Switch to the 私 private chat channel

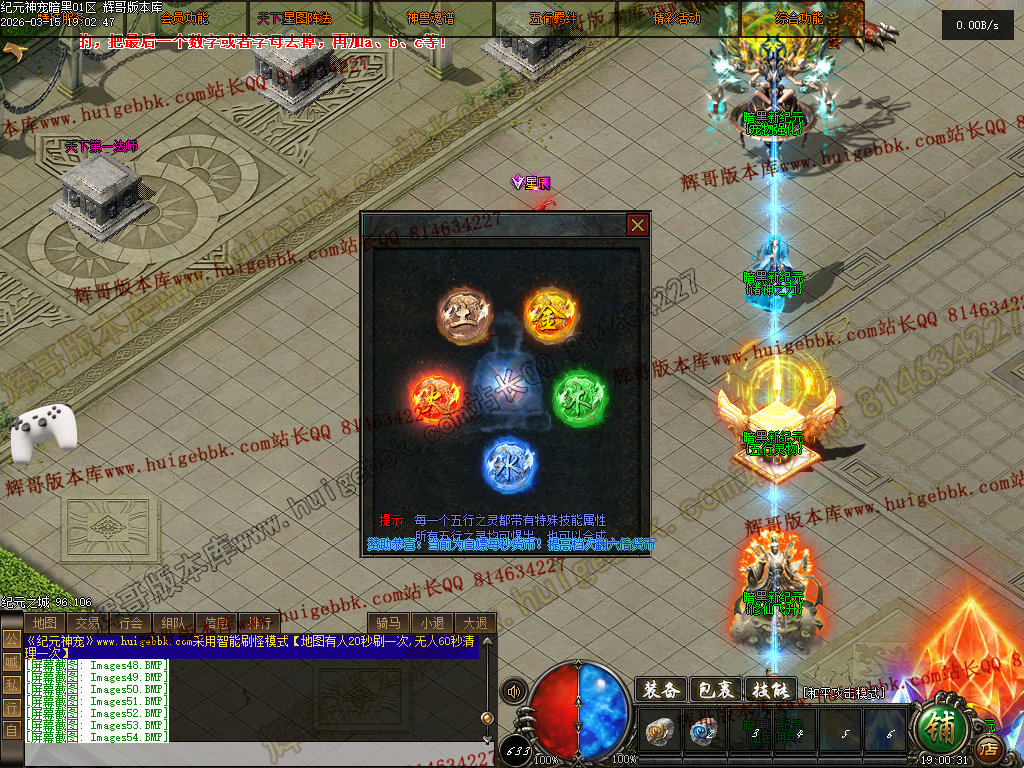tap(10, 684)
